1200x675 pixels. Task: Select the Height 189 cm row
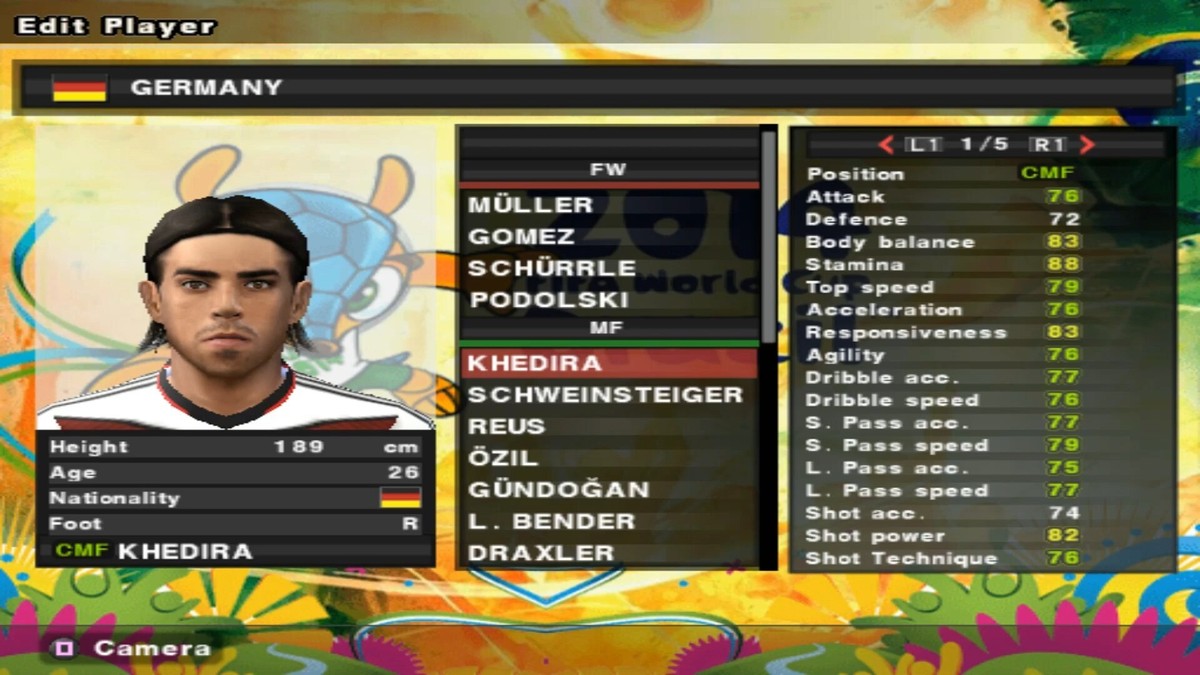235,447
